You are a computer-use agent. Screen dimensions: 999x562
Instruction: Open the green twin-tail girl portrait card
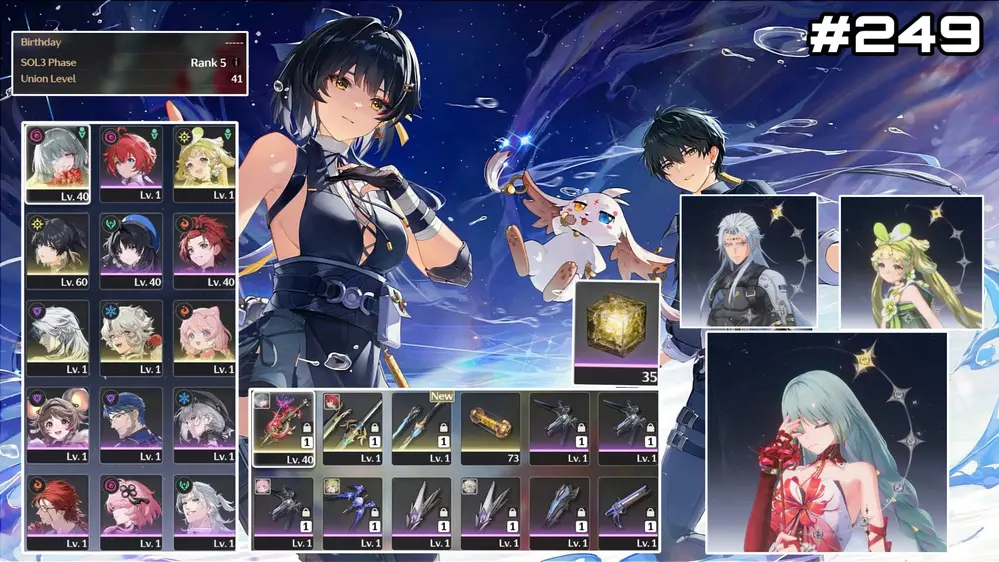911,262
